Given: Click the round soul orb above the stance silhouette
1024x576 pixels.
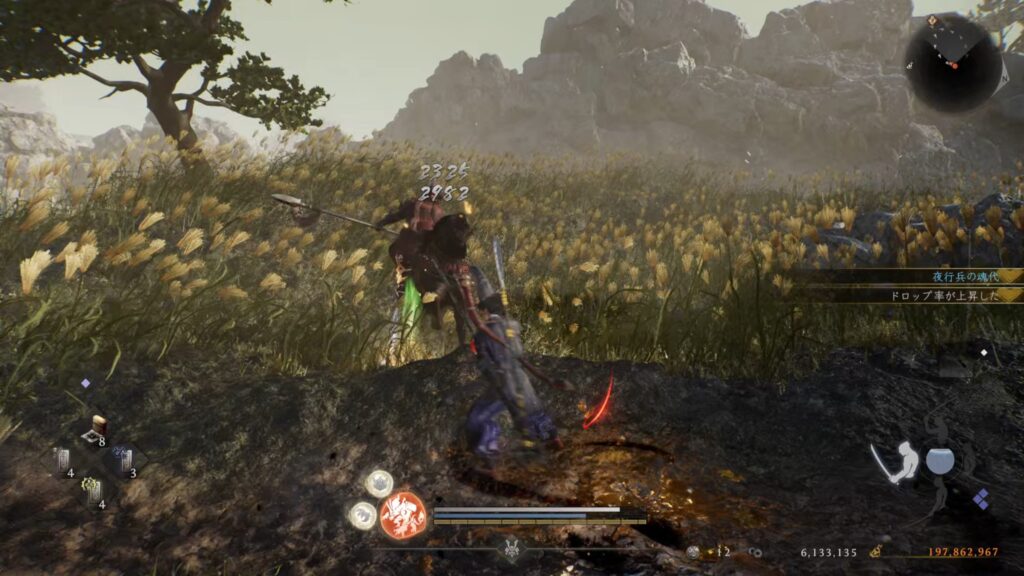Looking at the screenshot, I should (939, 461).
